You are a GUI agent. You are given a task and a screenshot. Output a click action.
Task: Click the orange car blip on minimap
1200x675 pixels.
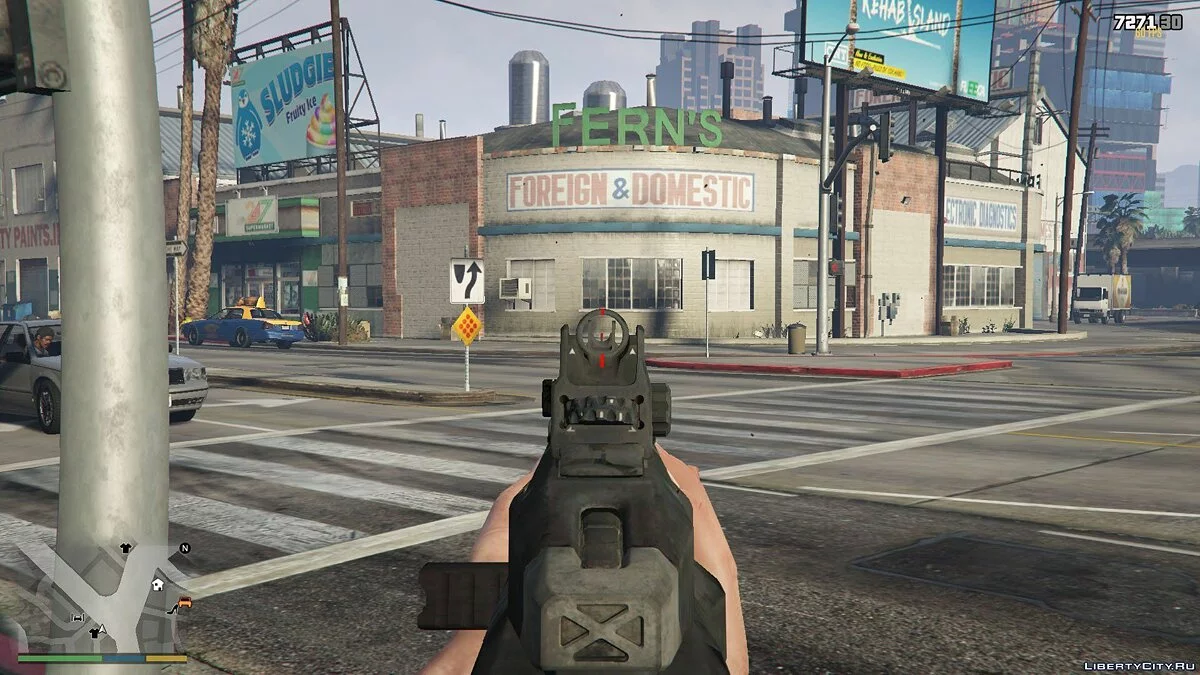[x=185, y=602]
